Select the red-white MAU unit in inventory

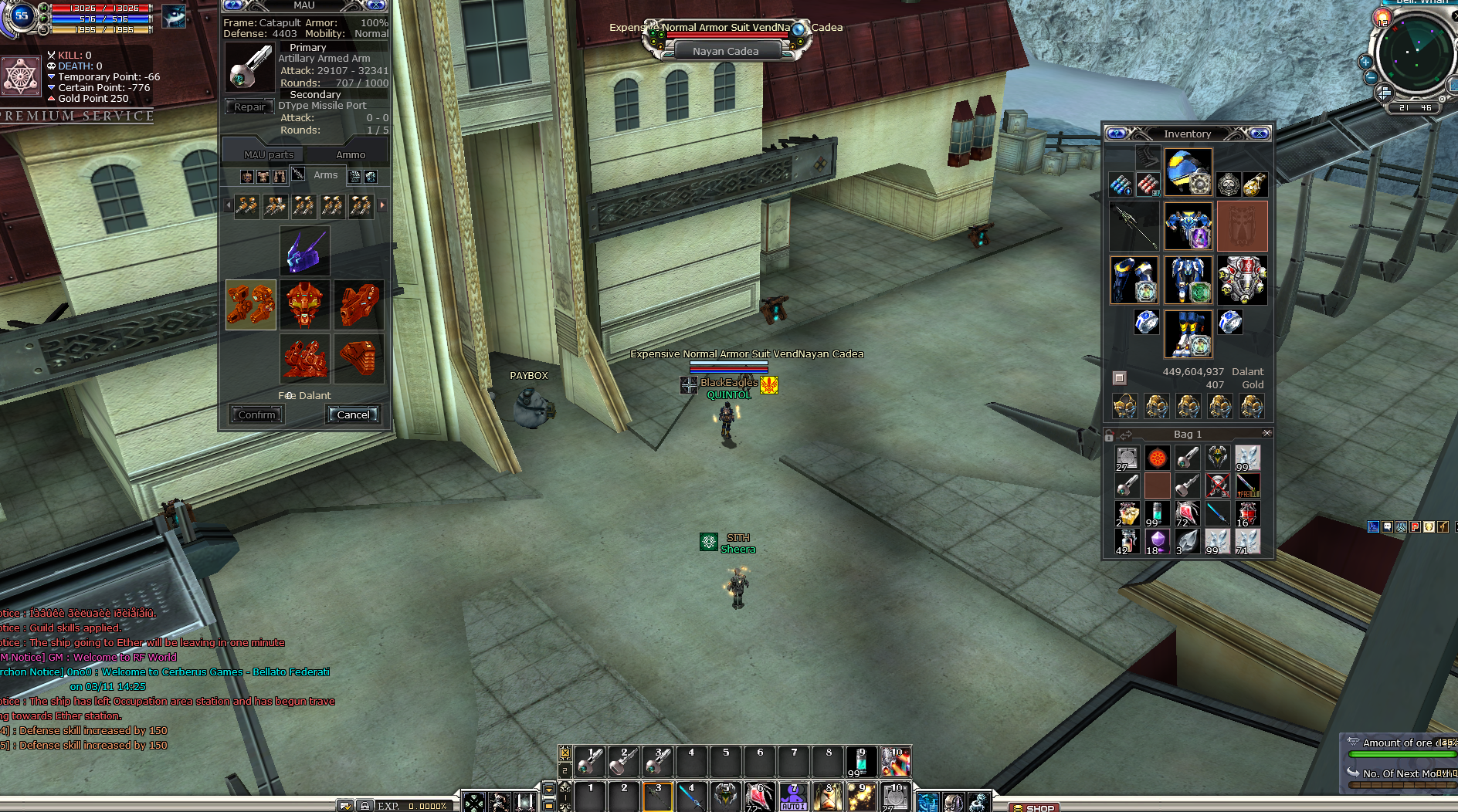pyautogui.click(x=1242, y=280)
